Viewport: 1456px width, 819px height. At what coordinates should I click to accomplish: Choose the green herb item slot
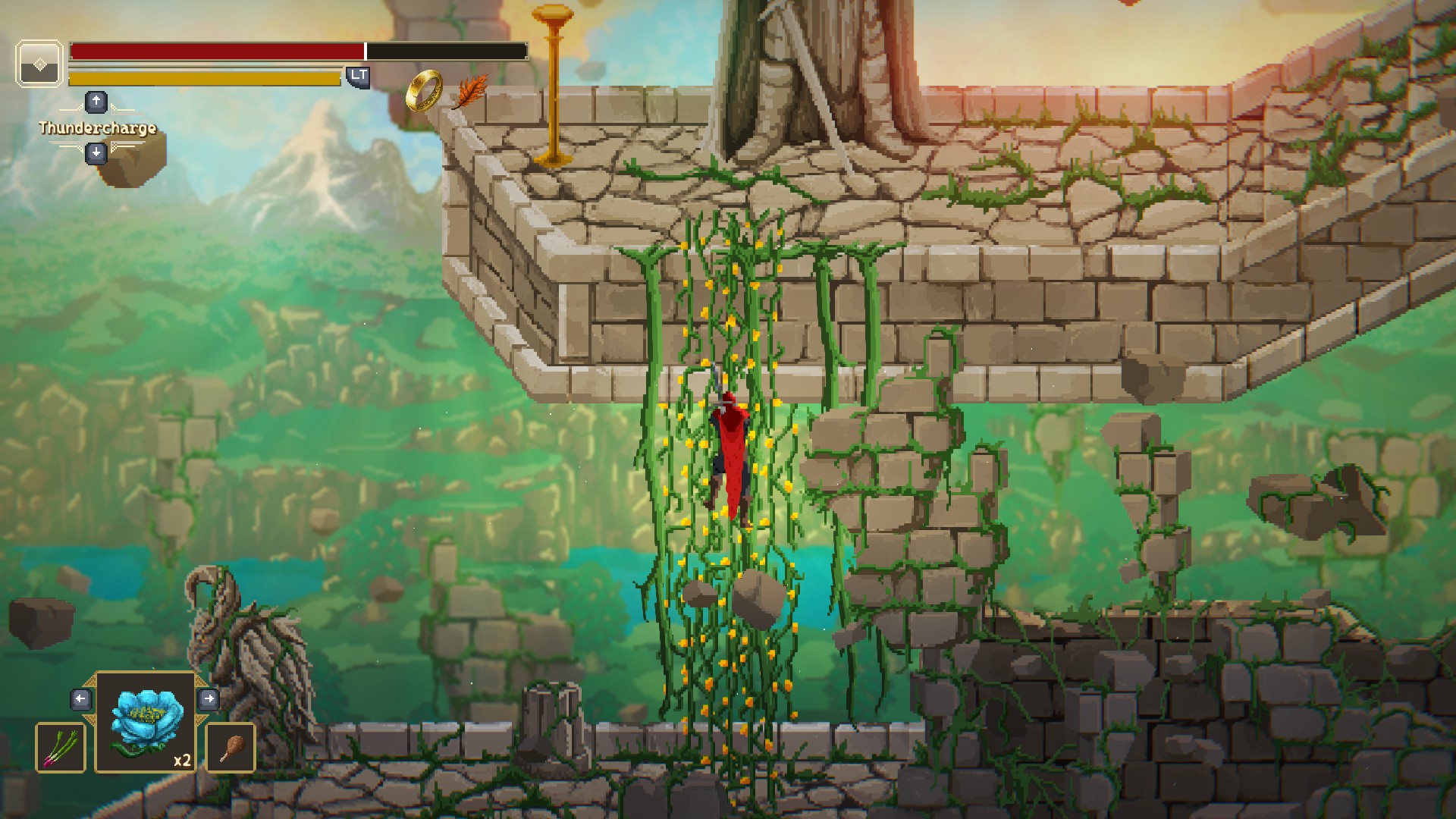point(61,748)
